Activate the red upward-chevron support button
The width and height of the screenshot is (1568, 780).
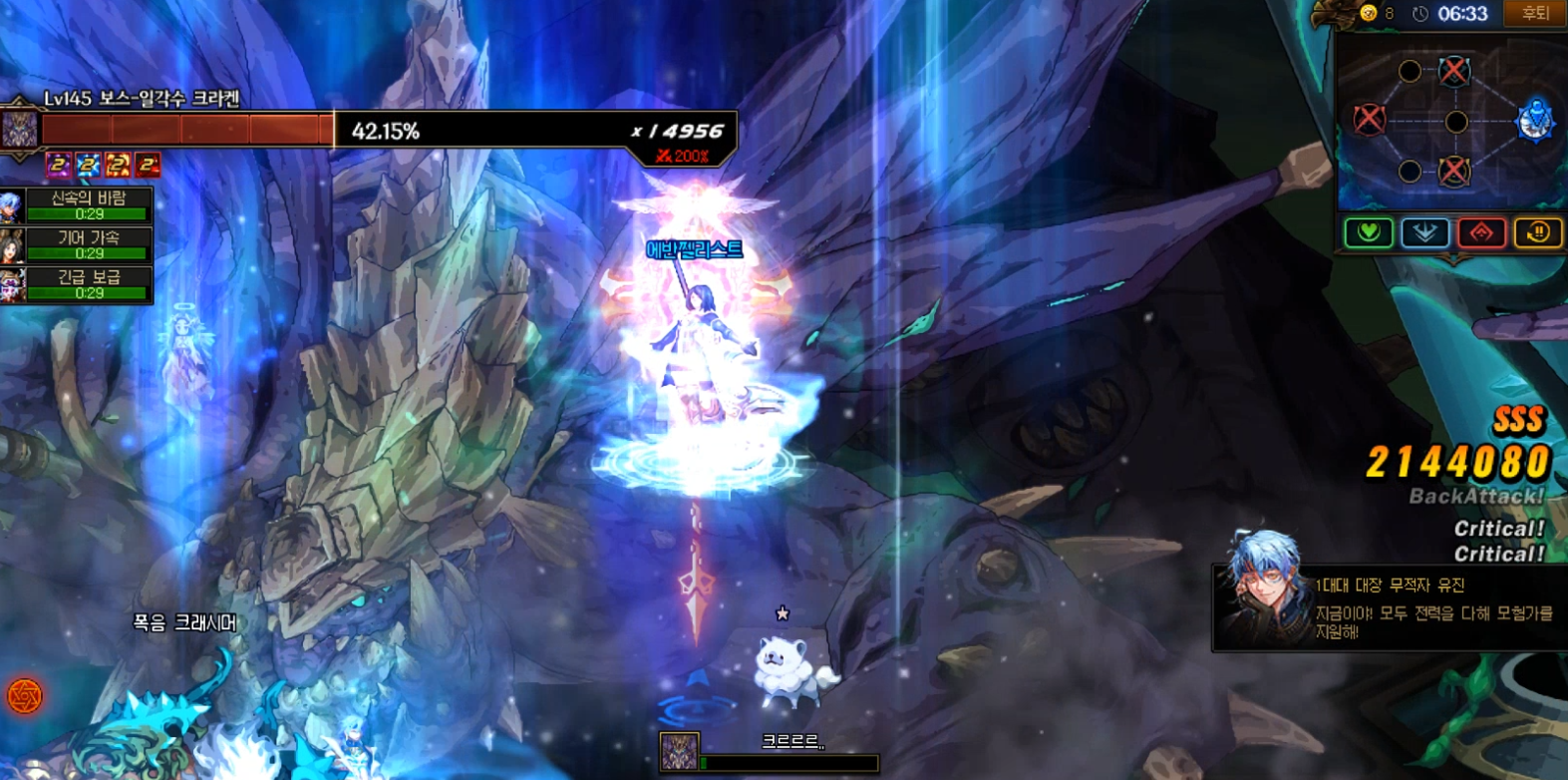click(x=1481, y=232)
